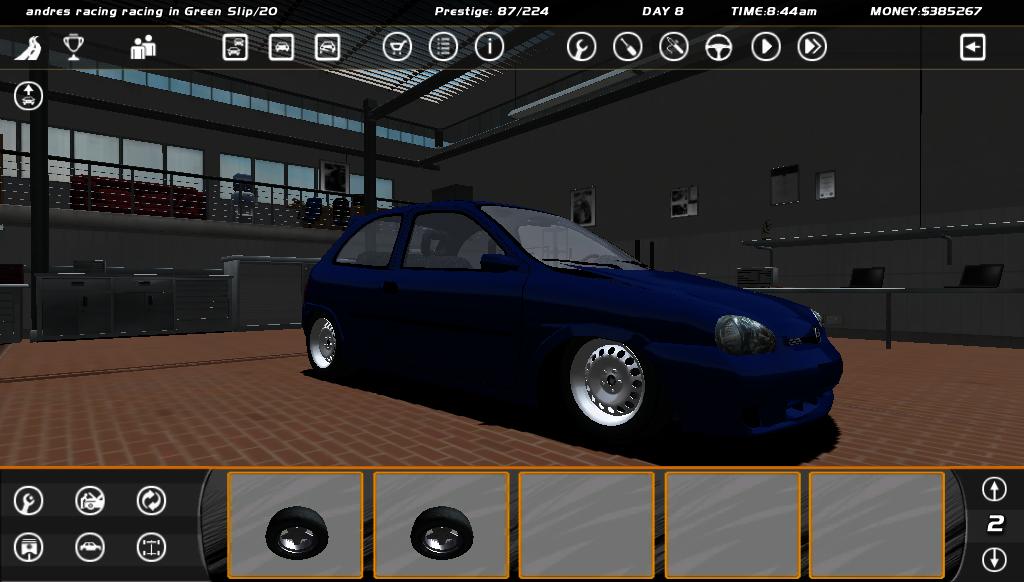Click the double-arrow fast-forward button
The height and width of the screenshot is (582, 1024).
click(x=812, y=47)
